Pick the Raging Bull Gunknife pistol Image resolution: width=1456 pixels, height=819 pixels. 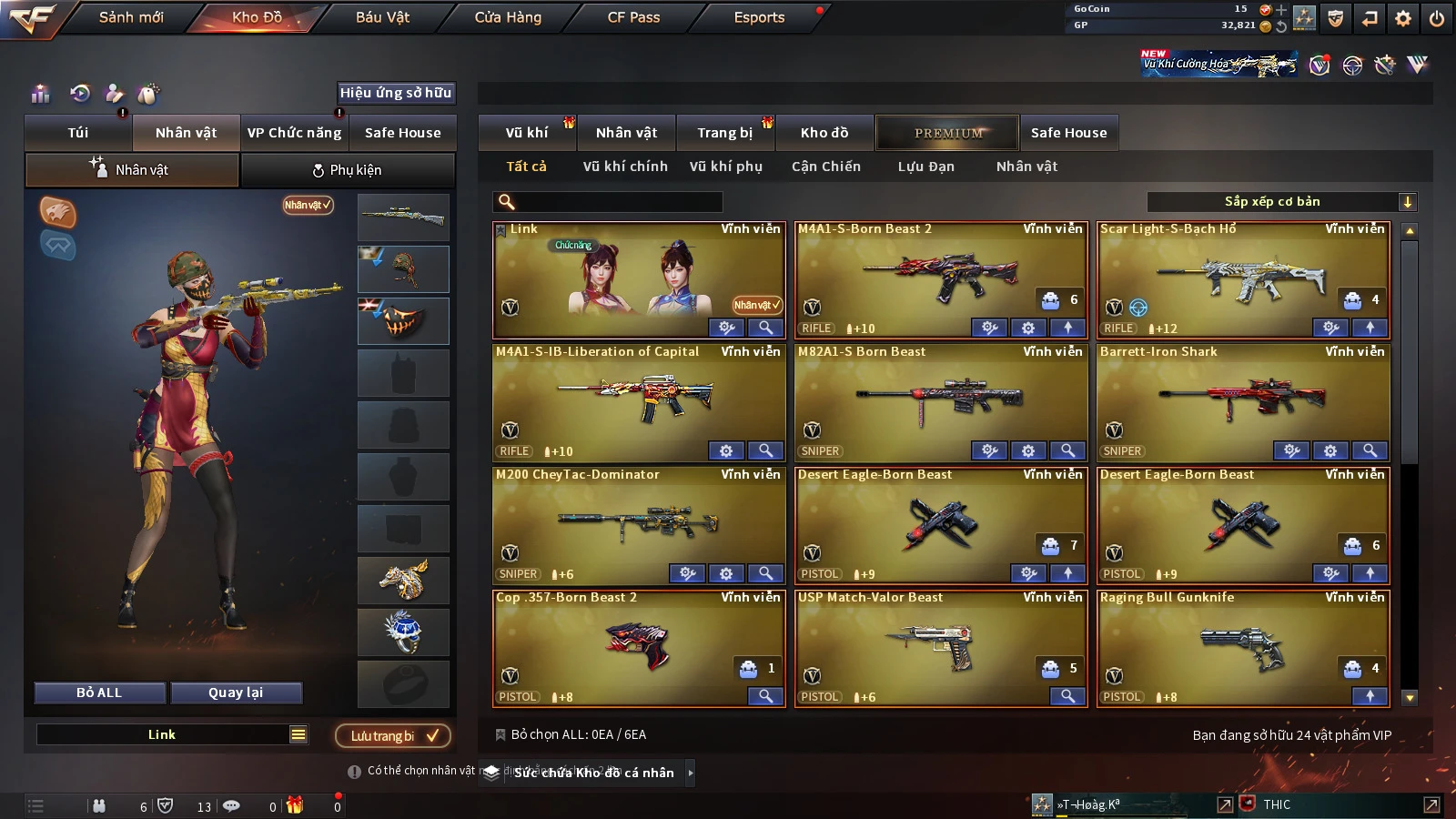1243,648
